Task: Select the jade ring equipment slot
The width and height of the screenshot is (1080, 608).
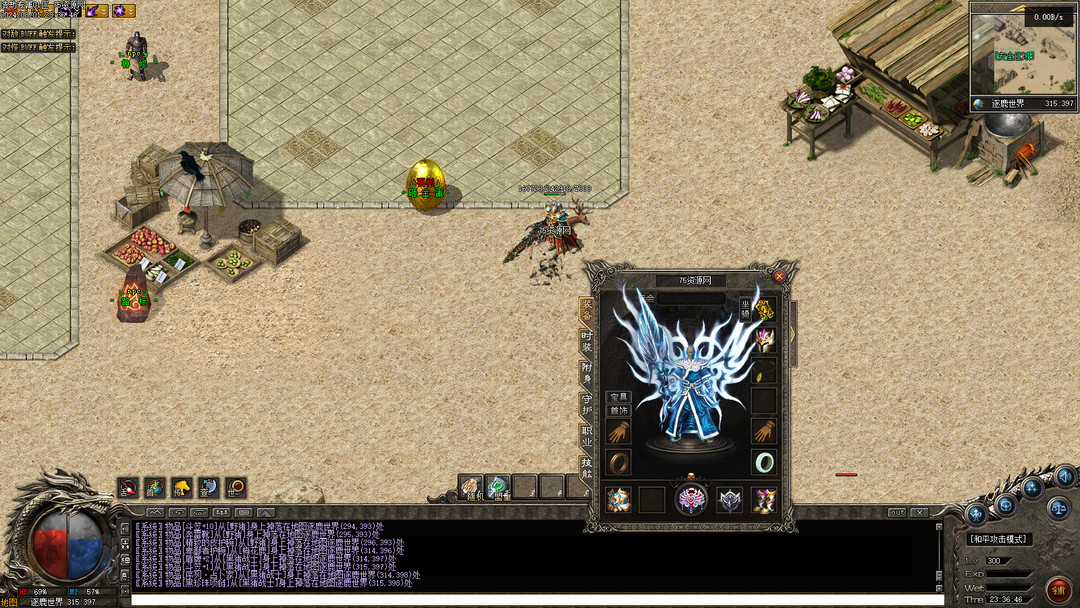Action: (x=764, y=462)
